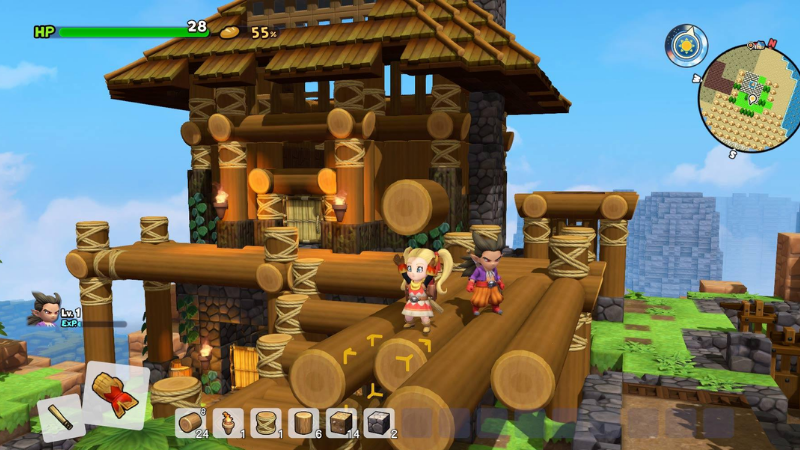The width and height of the screenshot is (800, 450).
Task: Select the upright log block slot
Action: 303,423
